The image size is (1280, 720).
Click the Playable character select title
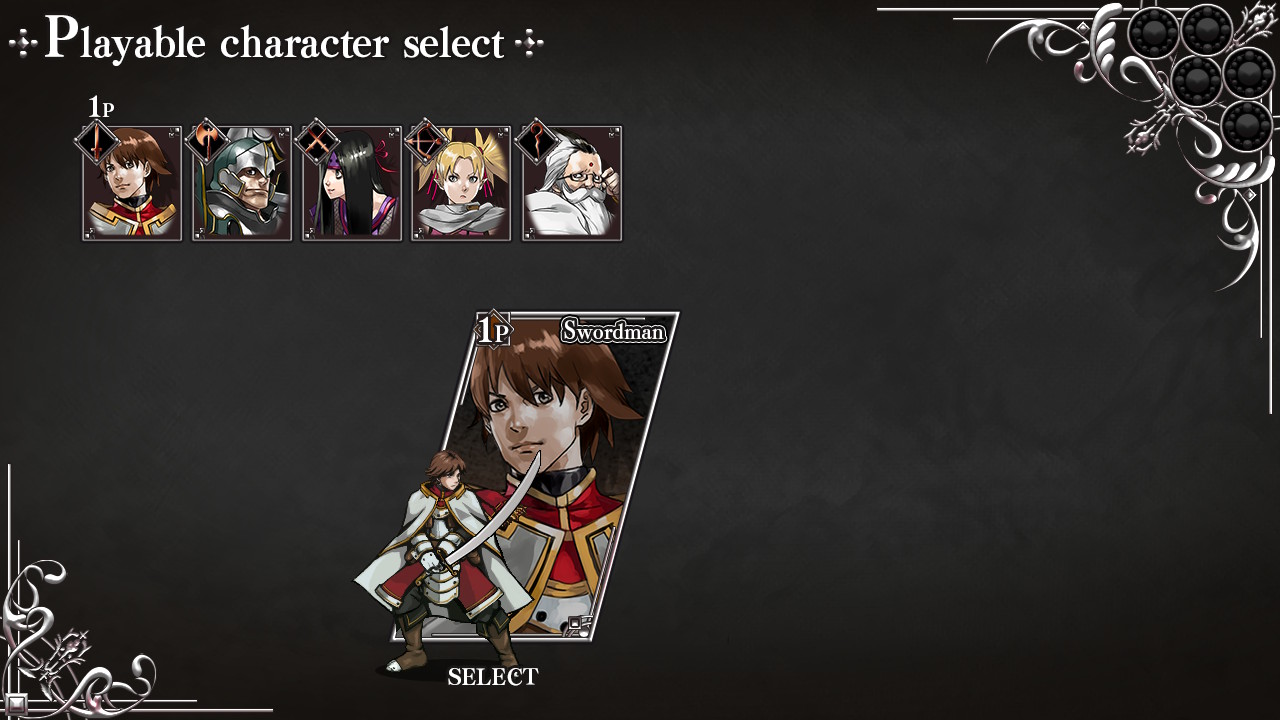(274, 42)
